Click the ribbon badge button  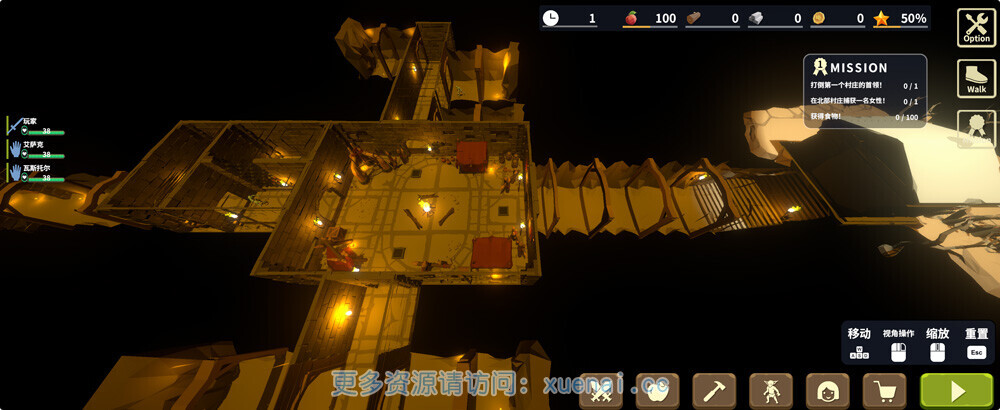[975, 128]
